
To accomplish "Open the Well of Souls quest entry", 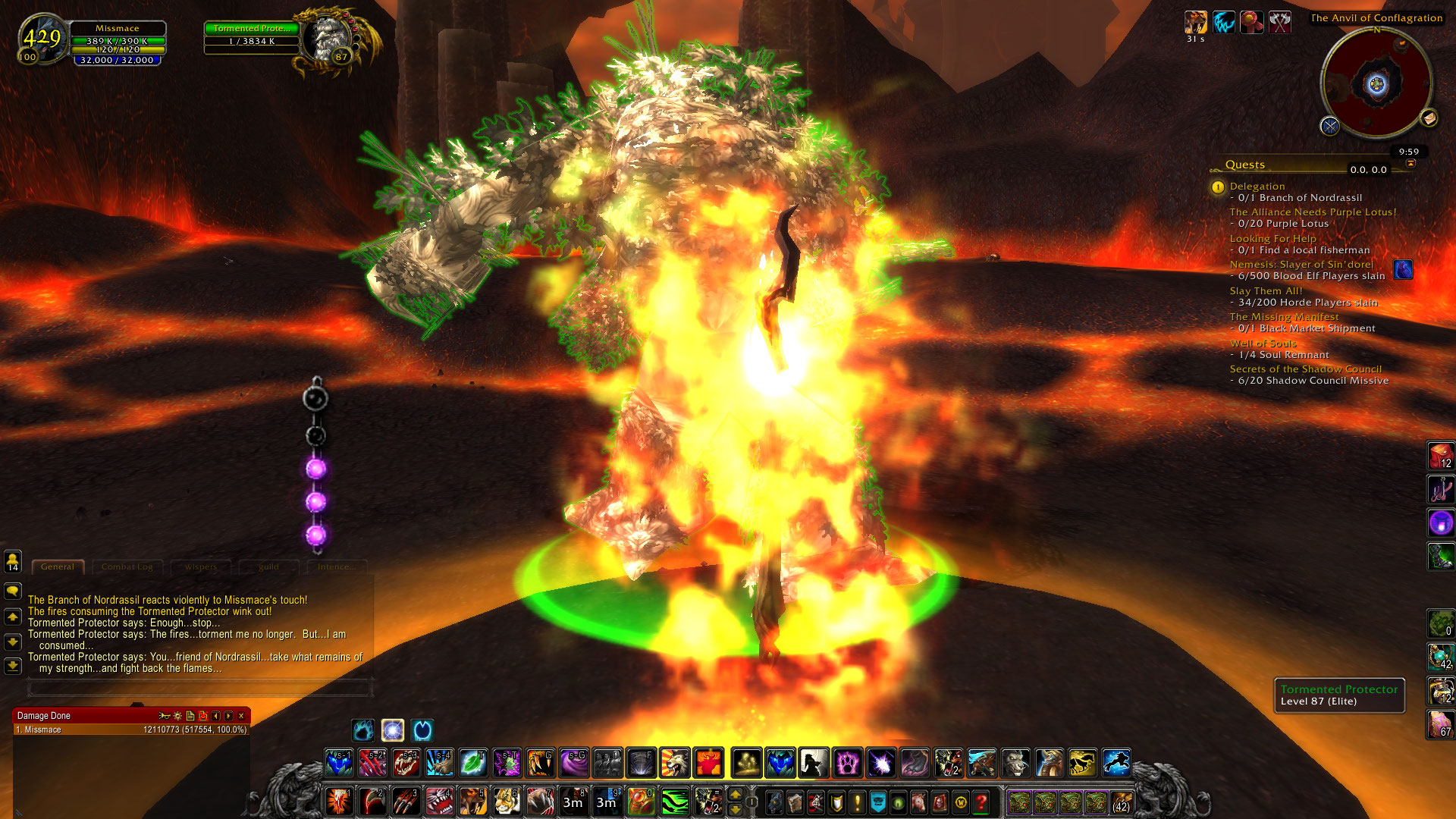I will coord(1263,344).
